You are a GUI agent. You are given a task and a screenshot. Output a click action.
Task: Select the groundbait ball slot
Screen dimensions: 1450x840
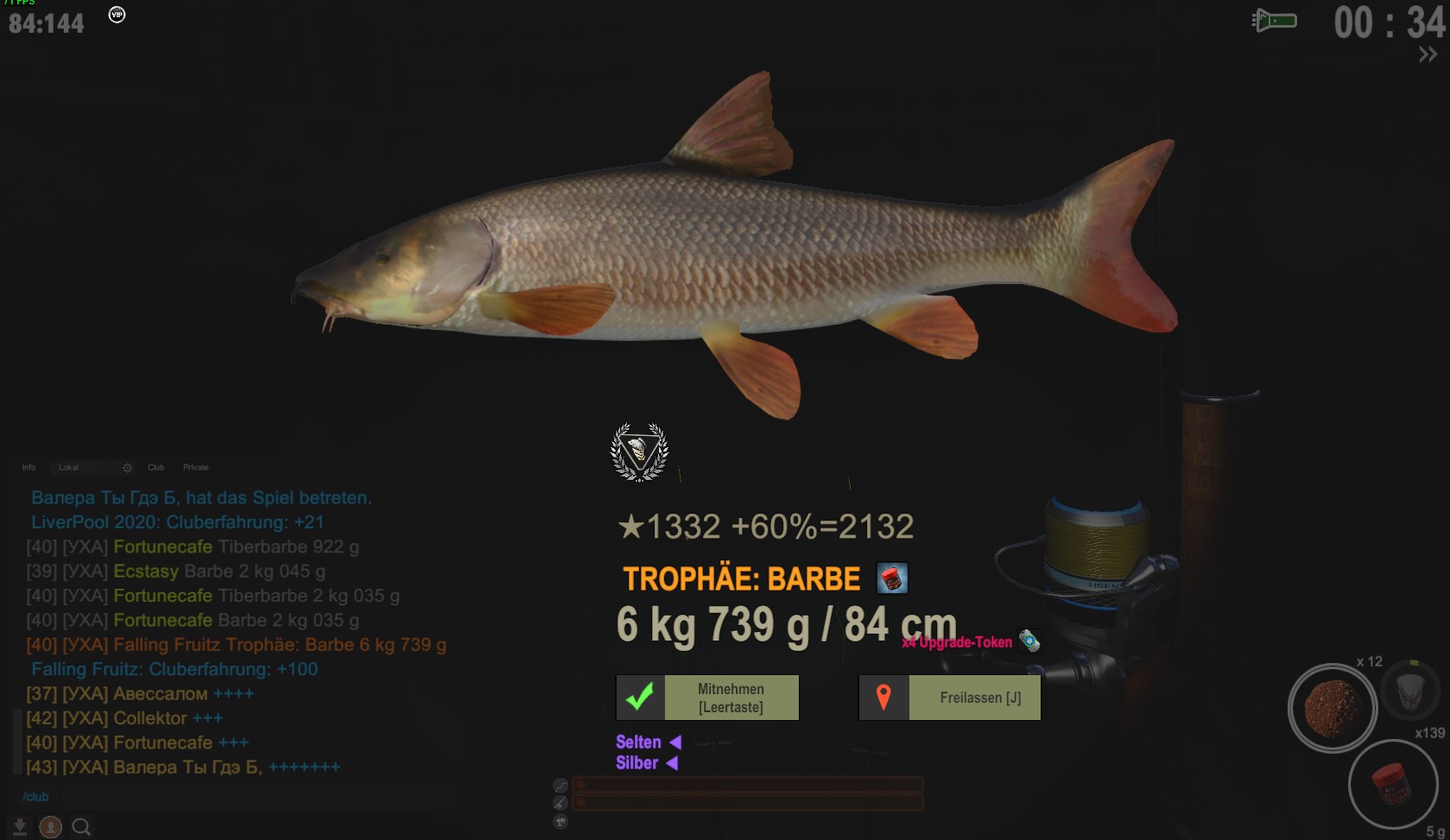[x=1333, y=707]
